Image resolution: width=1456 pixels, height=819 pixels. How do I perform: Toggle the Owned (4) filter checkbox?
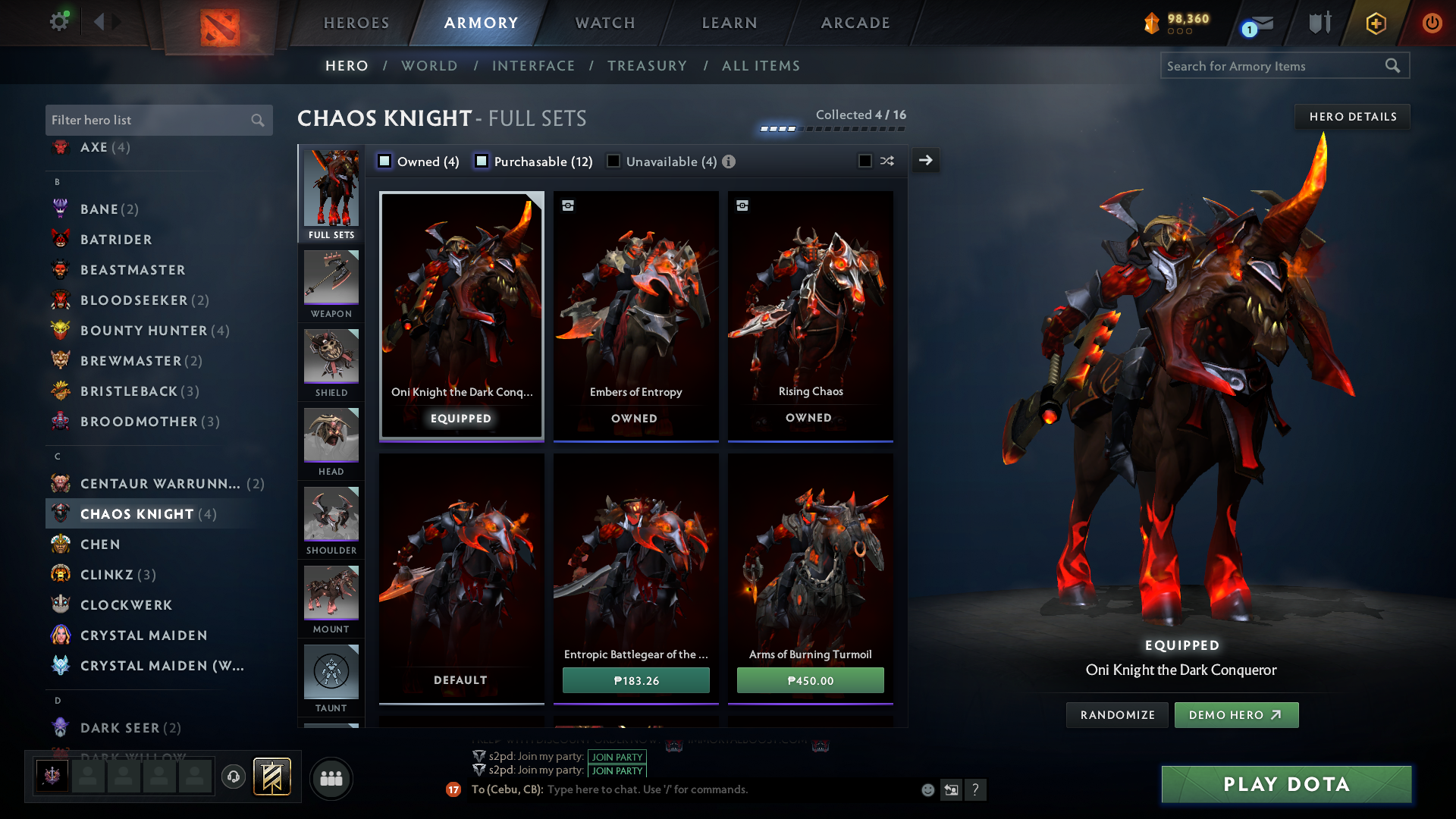pyautogui.click(x=385, y=162)
